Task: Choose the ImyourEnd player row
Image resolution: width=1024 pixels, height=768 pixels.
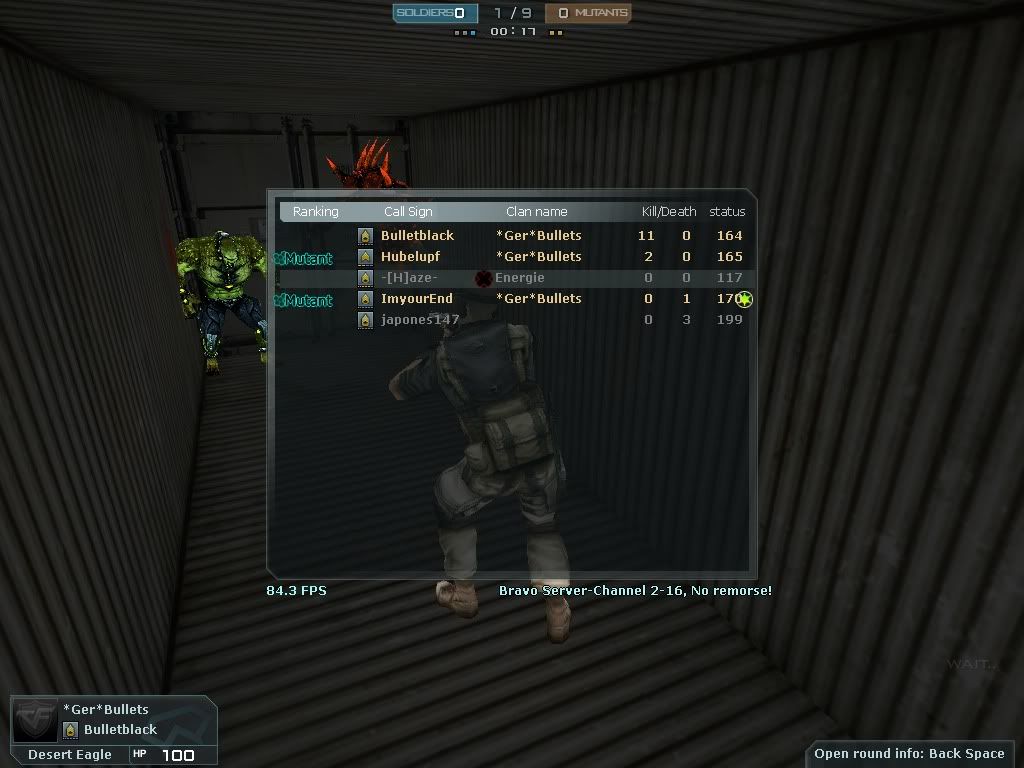Action: tap(416, 299)
